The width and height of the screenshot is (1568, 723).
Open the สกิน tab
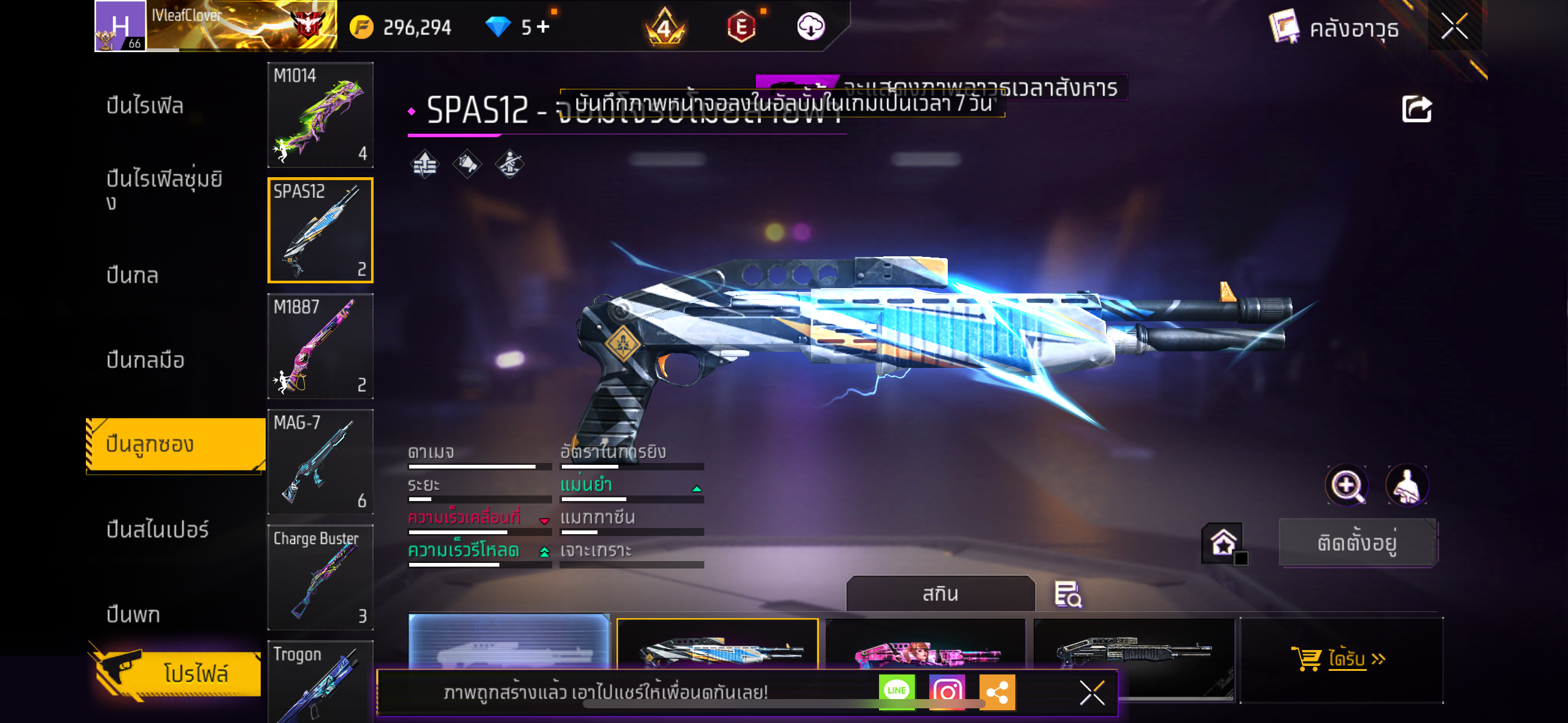[x=940, y=594]
